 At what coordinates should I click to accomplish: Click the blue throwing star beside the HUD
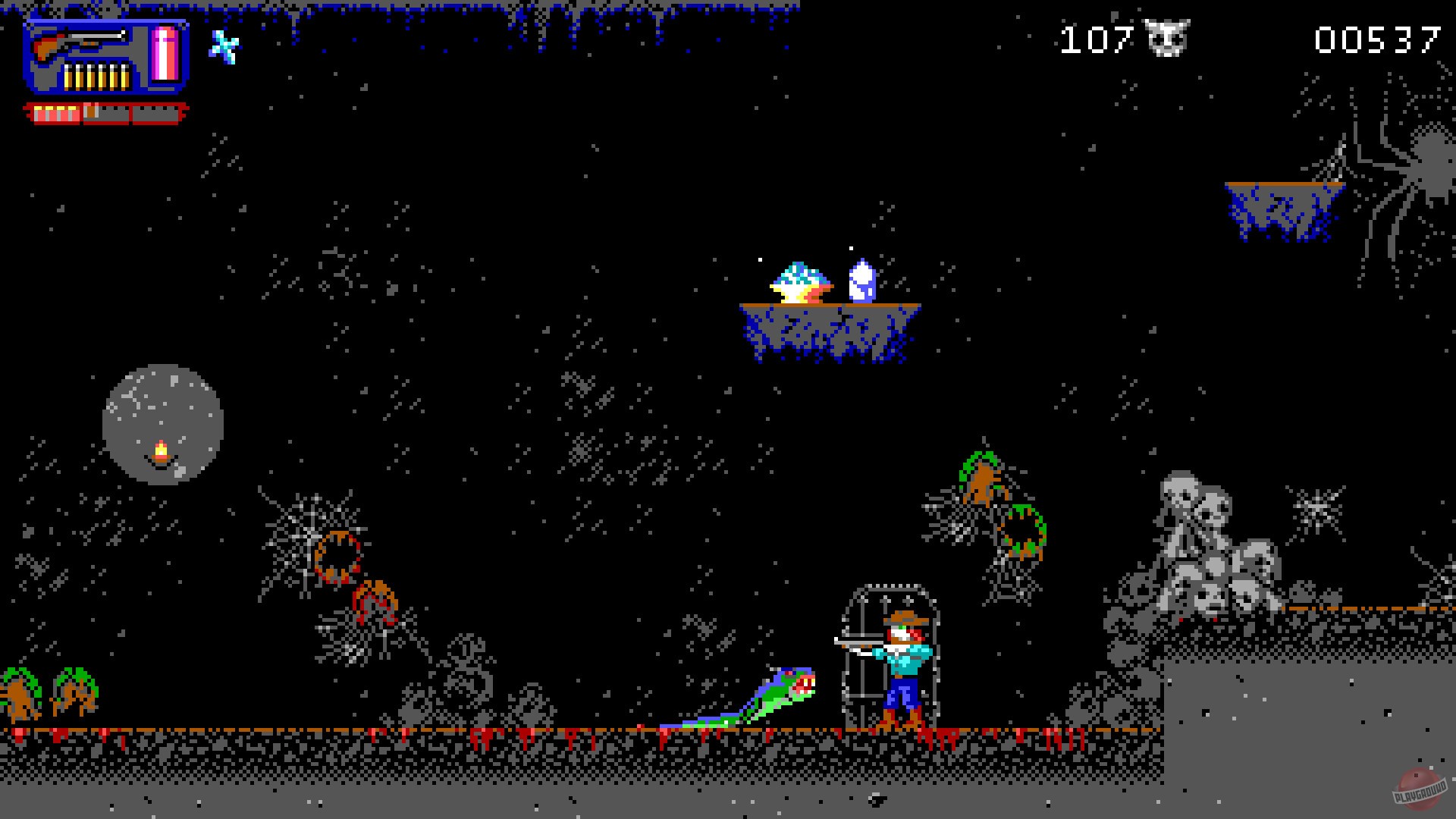(x=225, y=48)
